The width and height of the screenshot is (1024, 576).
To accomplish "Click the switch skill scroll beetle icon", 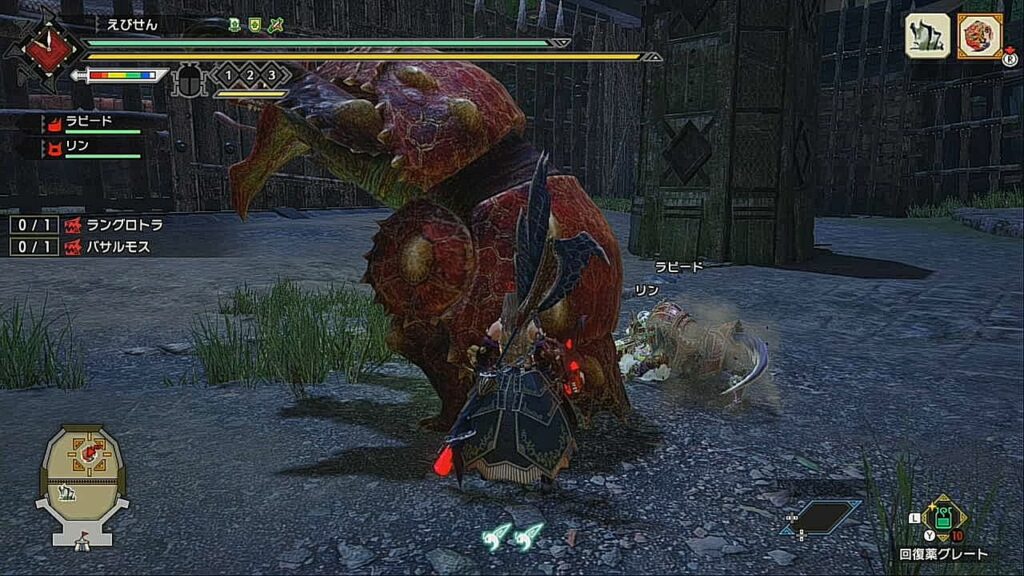I will click(x=189, y=81).
